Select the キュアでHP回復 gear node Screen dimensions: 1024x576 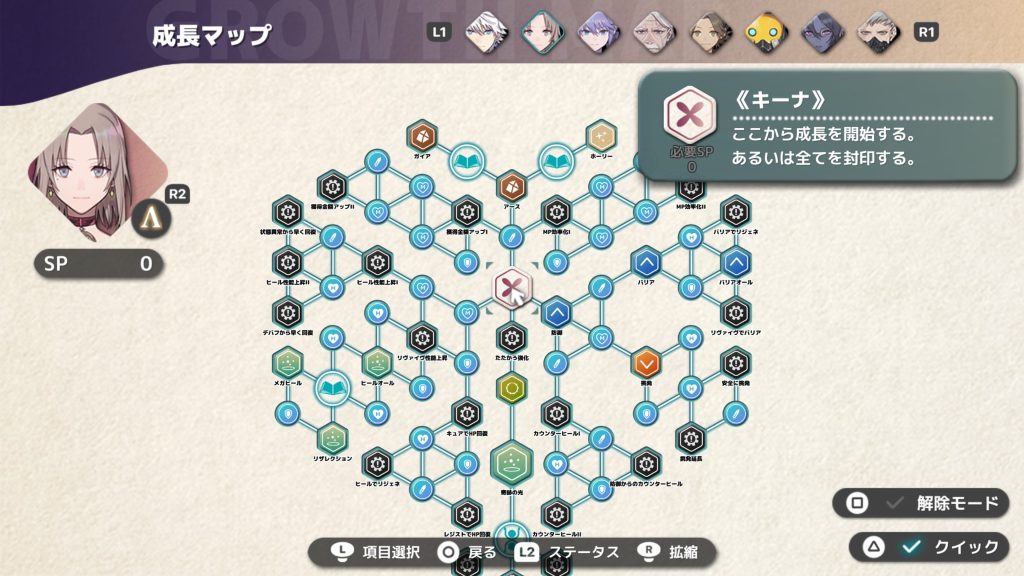tap(466, 412)
